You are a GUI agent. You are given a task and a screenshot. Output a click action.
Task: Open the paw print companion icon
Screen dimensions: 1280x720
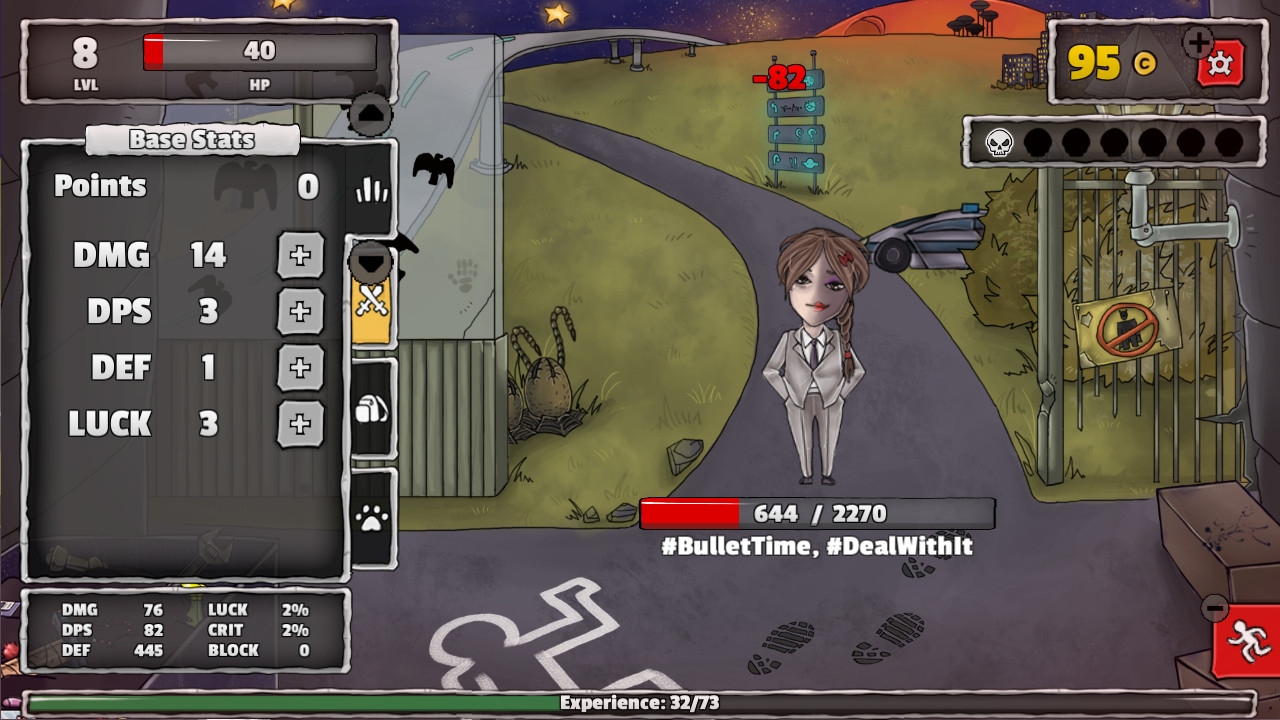pos(371,516)
